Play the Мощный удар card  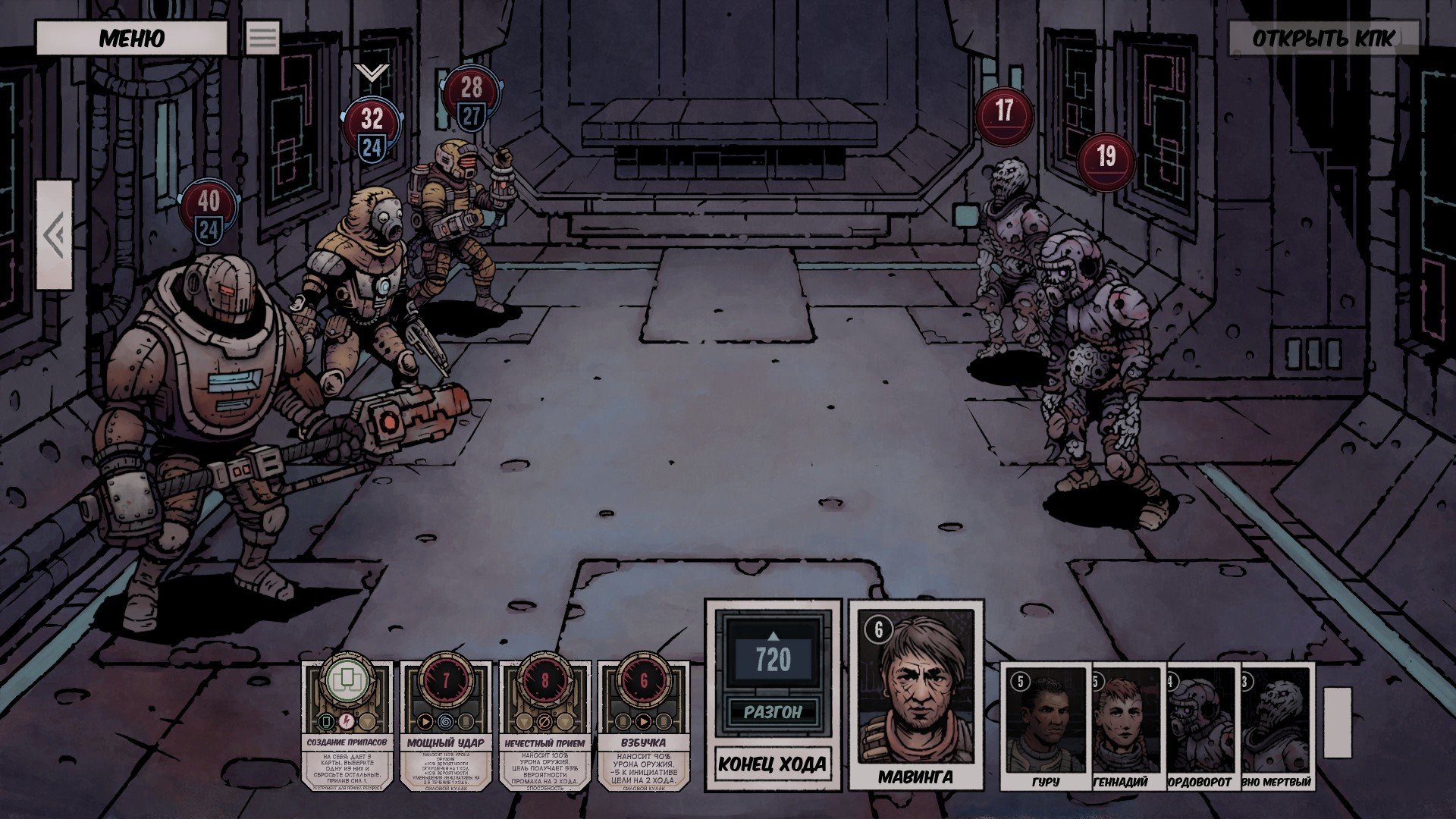(x=445, y=726)
